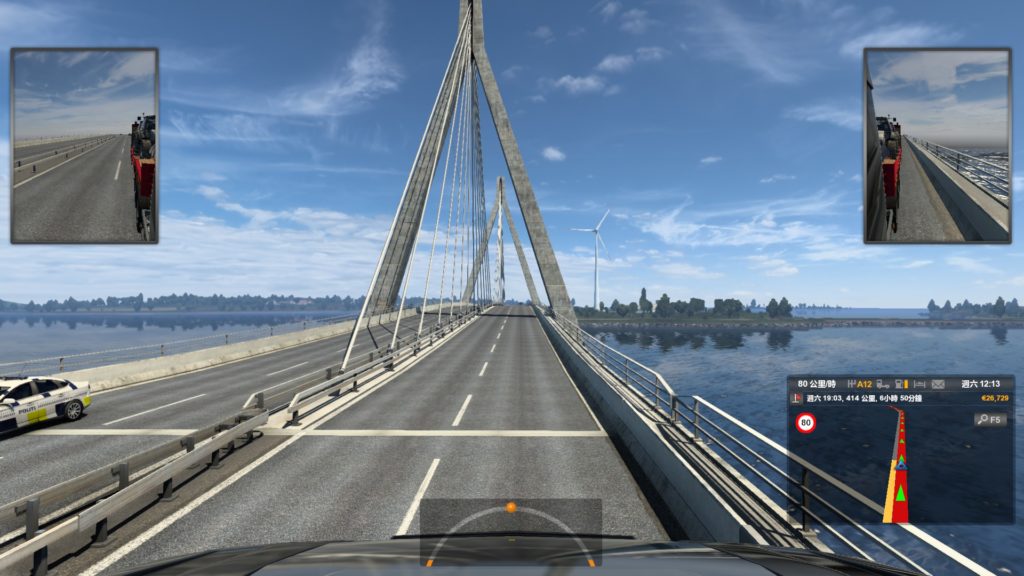Click the magnifier map zoom button
Screen dimensions: 1024x576
pos(990,419)
